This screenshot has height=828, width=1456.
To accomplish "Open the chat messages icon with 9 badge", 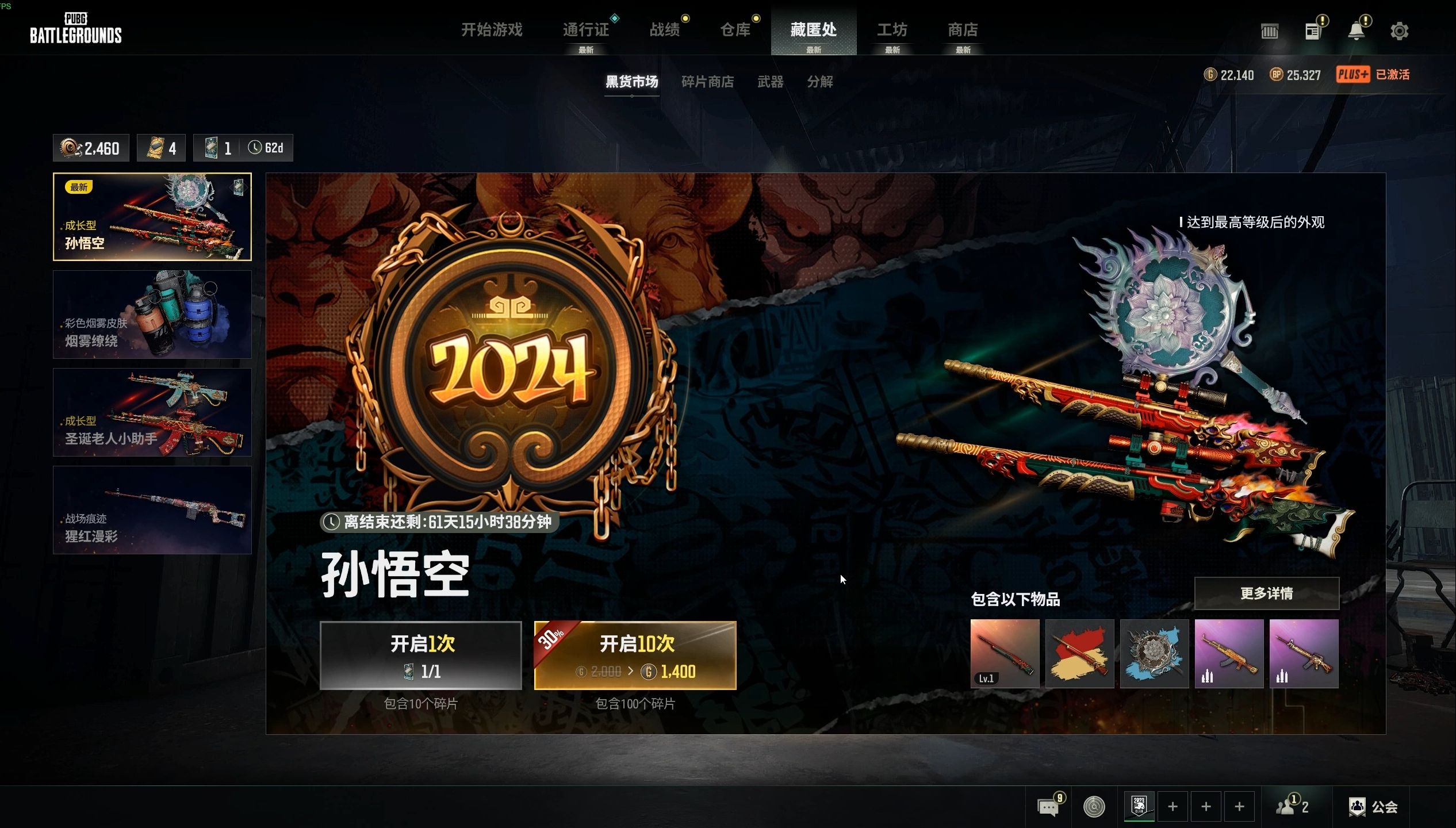I will tap(1049, 807).
